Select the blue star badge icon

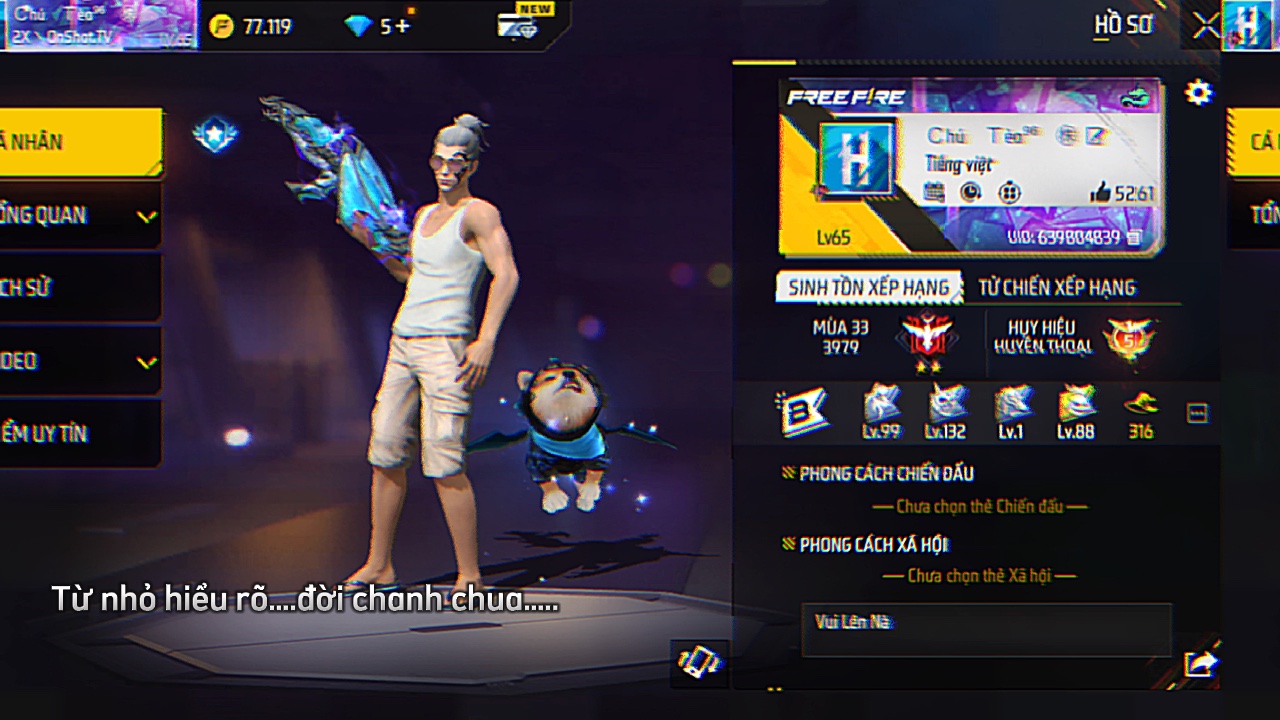[214, 134]
